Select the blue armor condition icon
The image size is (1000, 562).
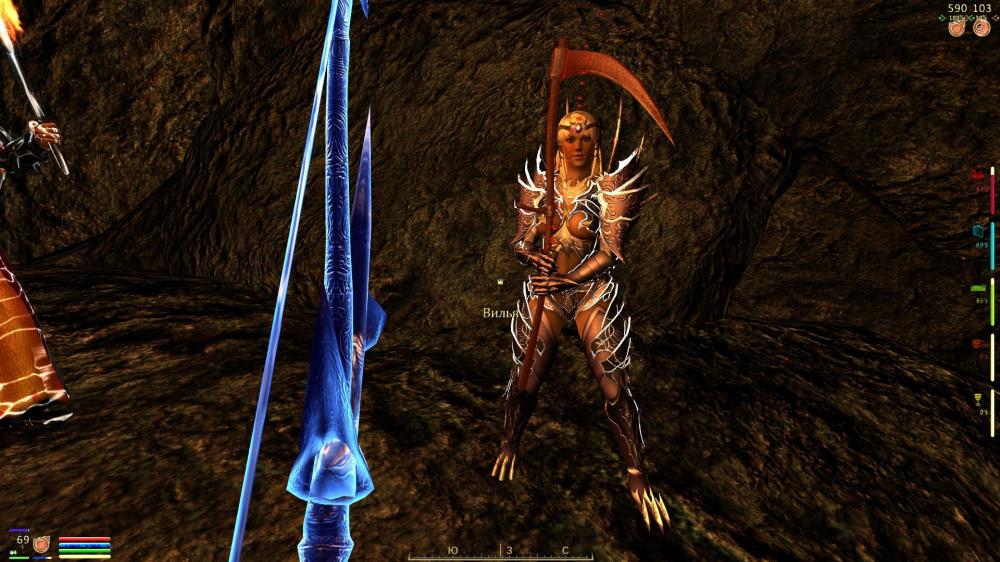coord(979,231)
